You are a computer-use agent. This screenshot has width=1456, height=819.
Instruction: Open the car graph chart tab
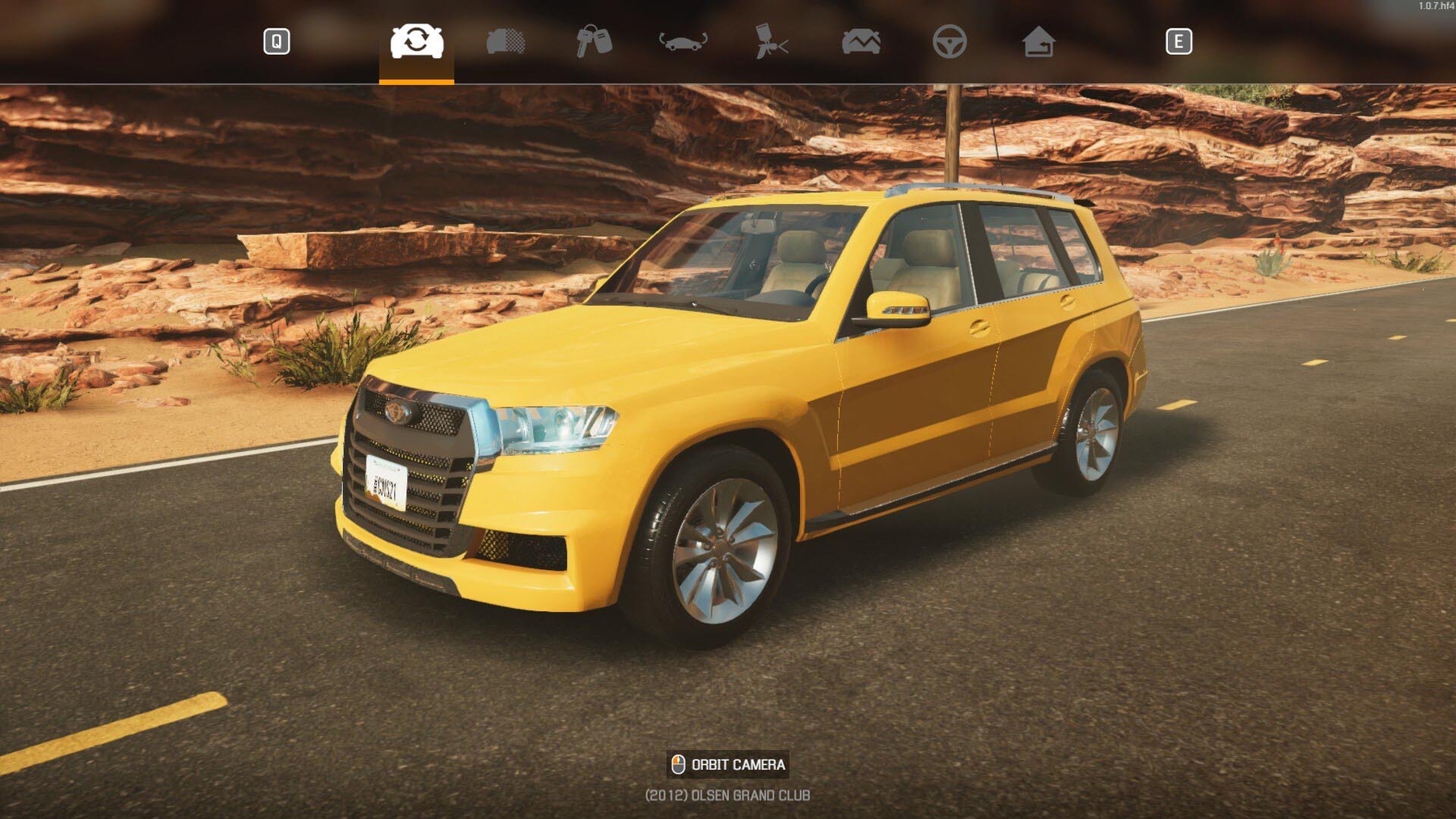[861, 41]
